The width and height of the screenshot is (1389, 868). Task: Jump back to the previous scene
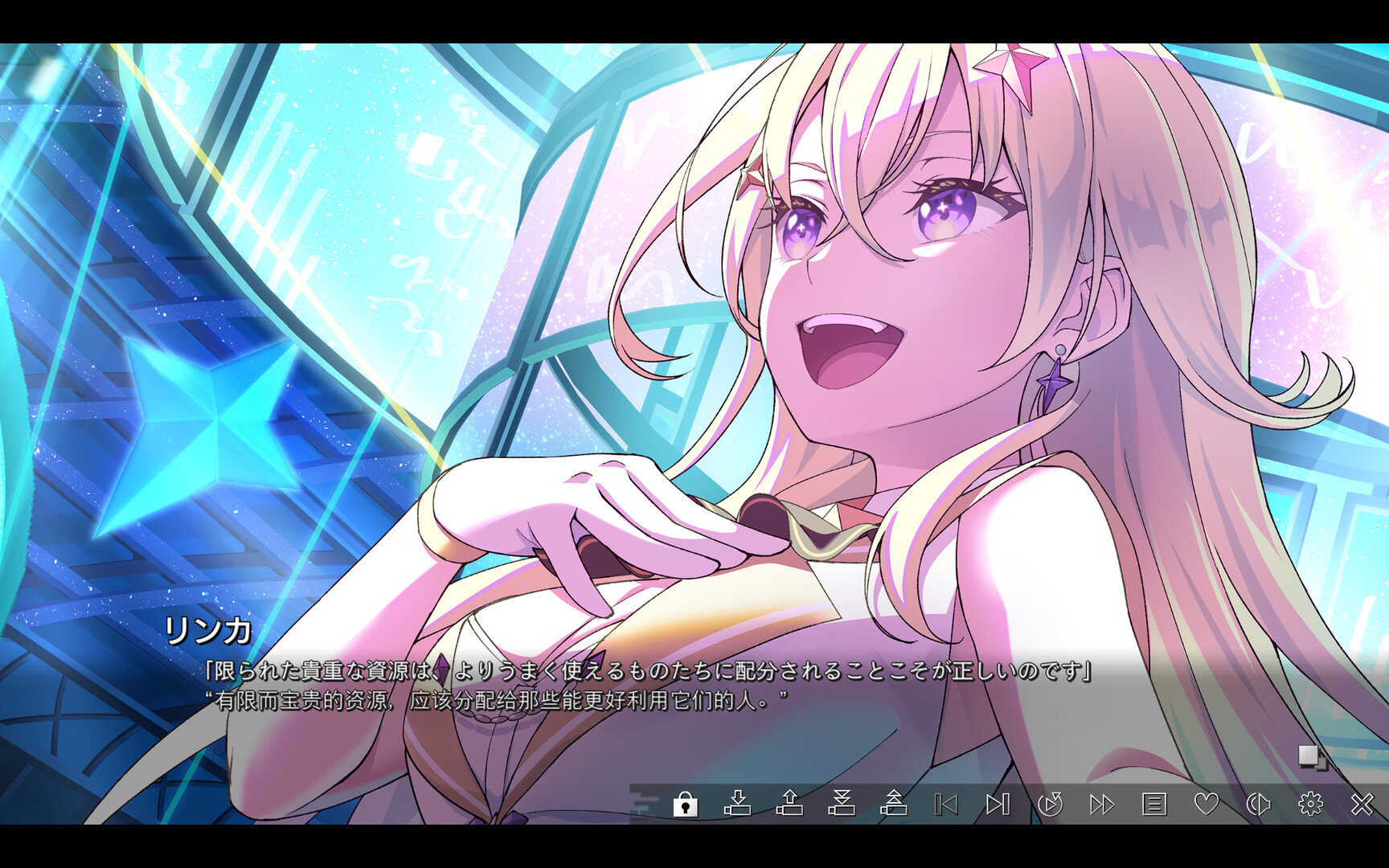tap(944, 802)
